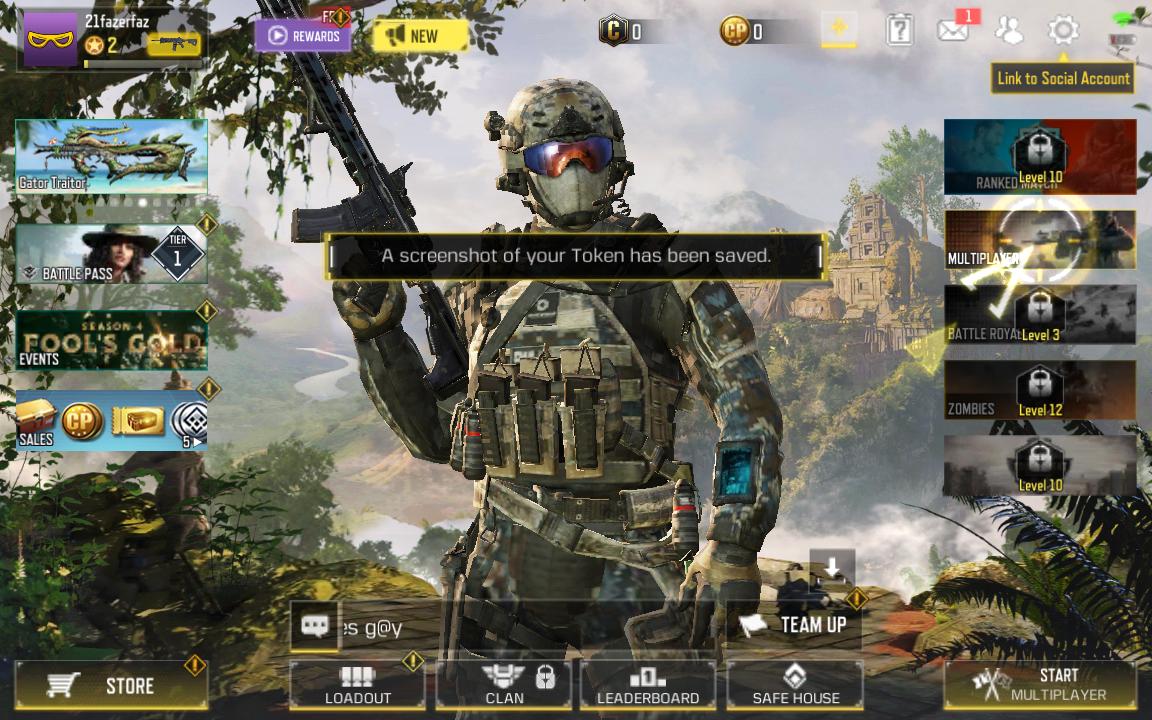The height and width of the screenshot is (720, 1152).
Task: Open the chat box
Action: click(315, 627)
